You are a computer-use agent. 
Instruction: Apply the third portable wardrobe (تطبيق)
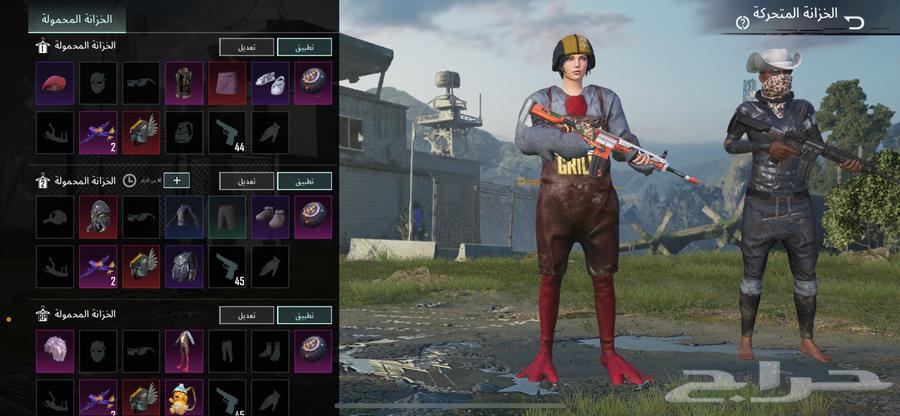[304, 314]
